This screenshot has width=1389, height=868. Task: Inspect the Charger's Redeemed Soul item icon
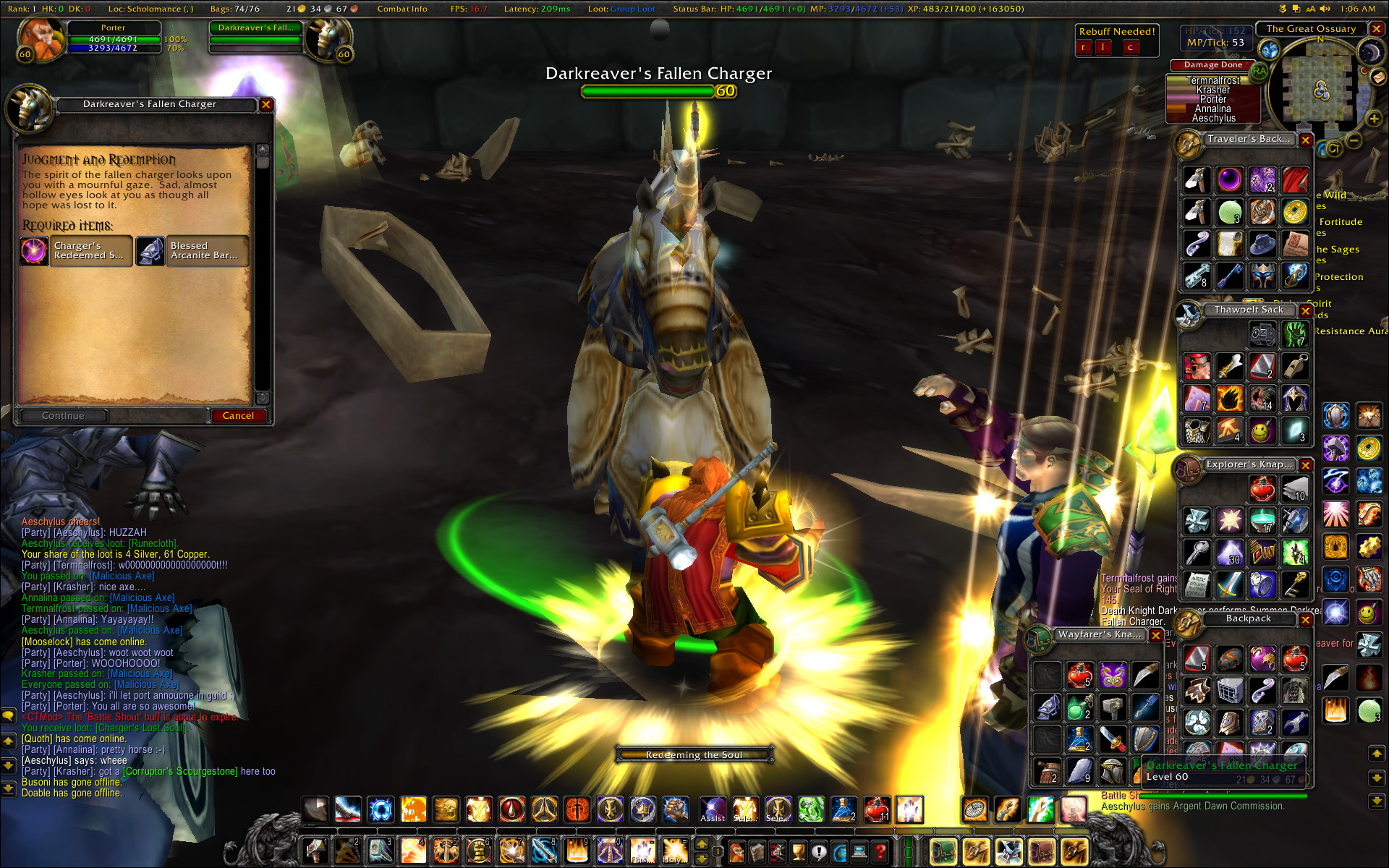point(34,251)
